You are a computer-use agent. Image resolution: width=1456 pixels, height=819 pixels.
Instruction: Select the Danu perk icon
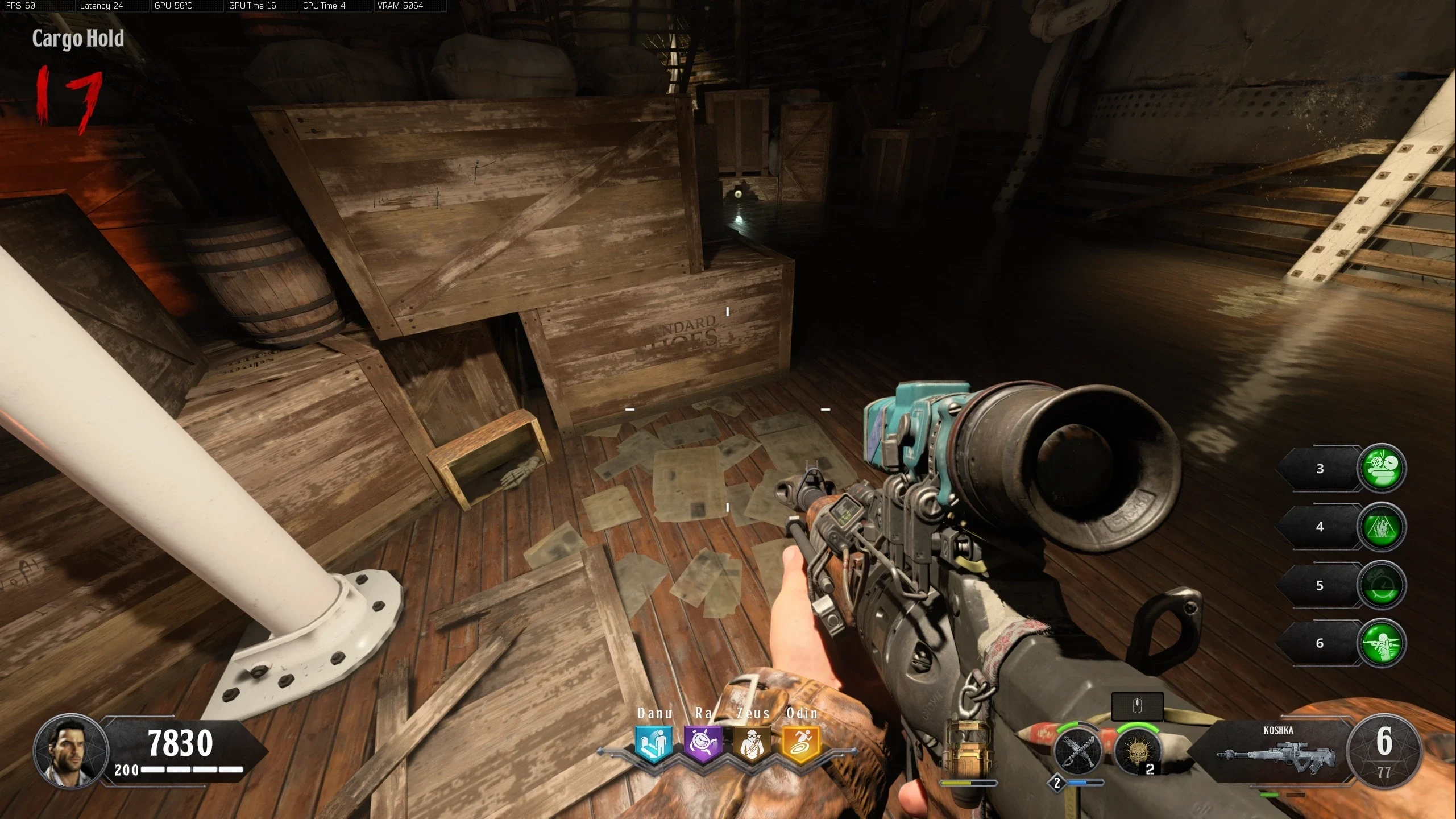[x=654, y=743]
